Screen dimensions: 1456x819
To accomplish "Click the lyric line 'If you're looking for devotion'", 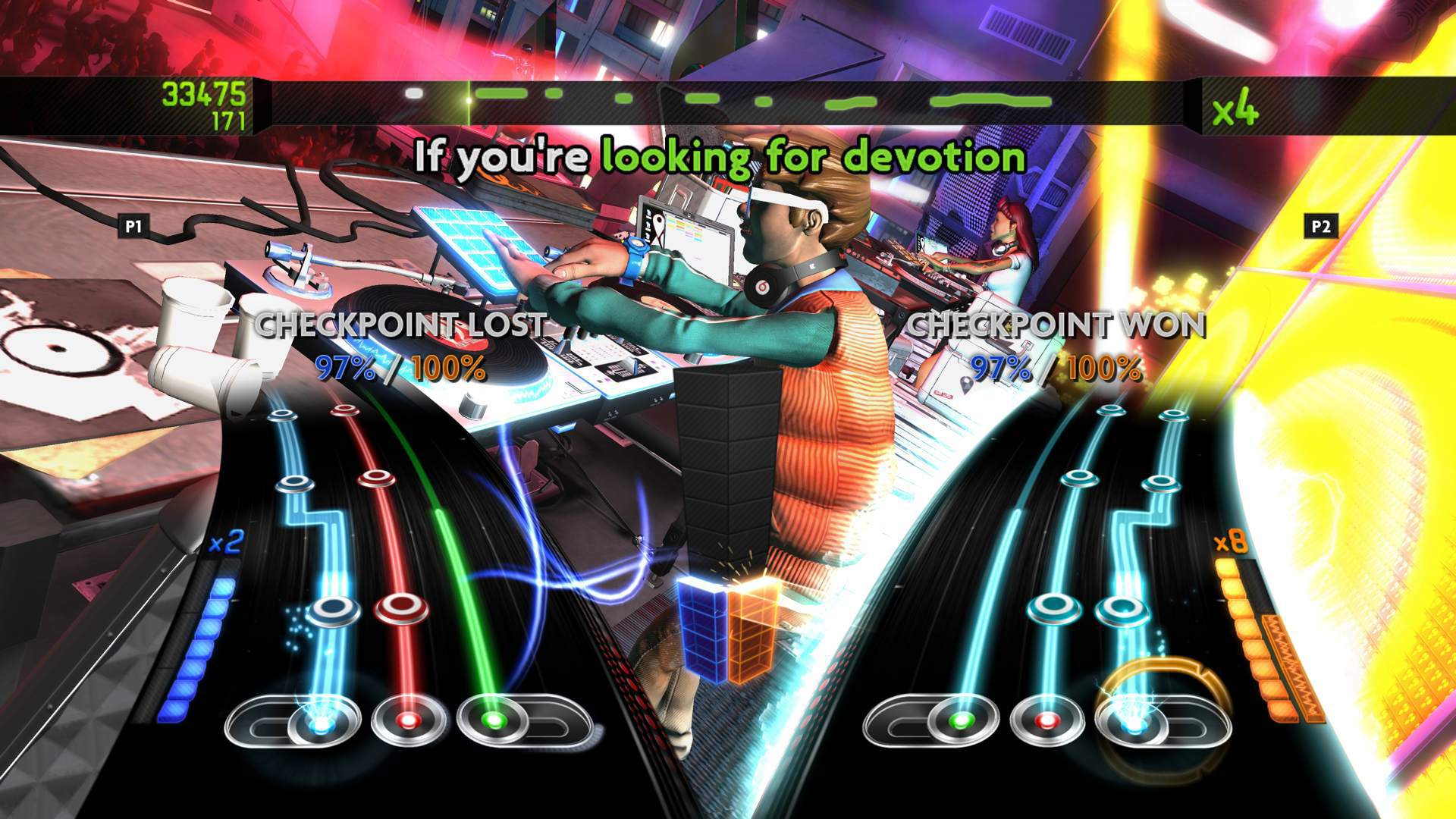I will 720,158.
